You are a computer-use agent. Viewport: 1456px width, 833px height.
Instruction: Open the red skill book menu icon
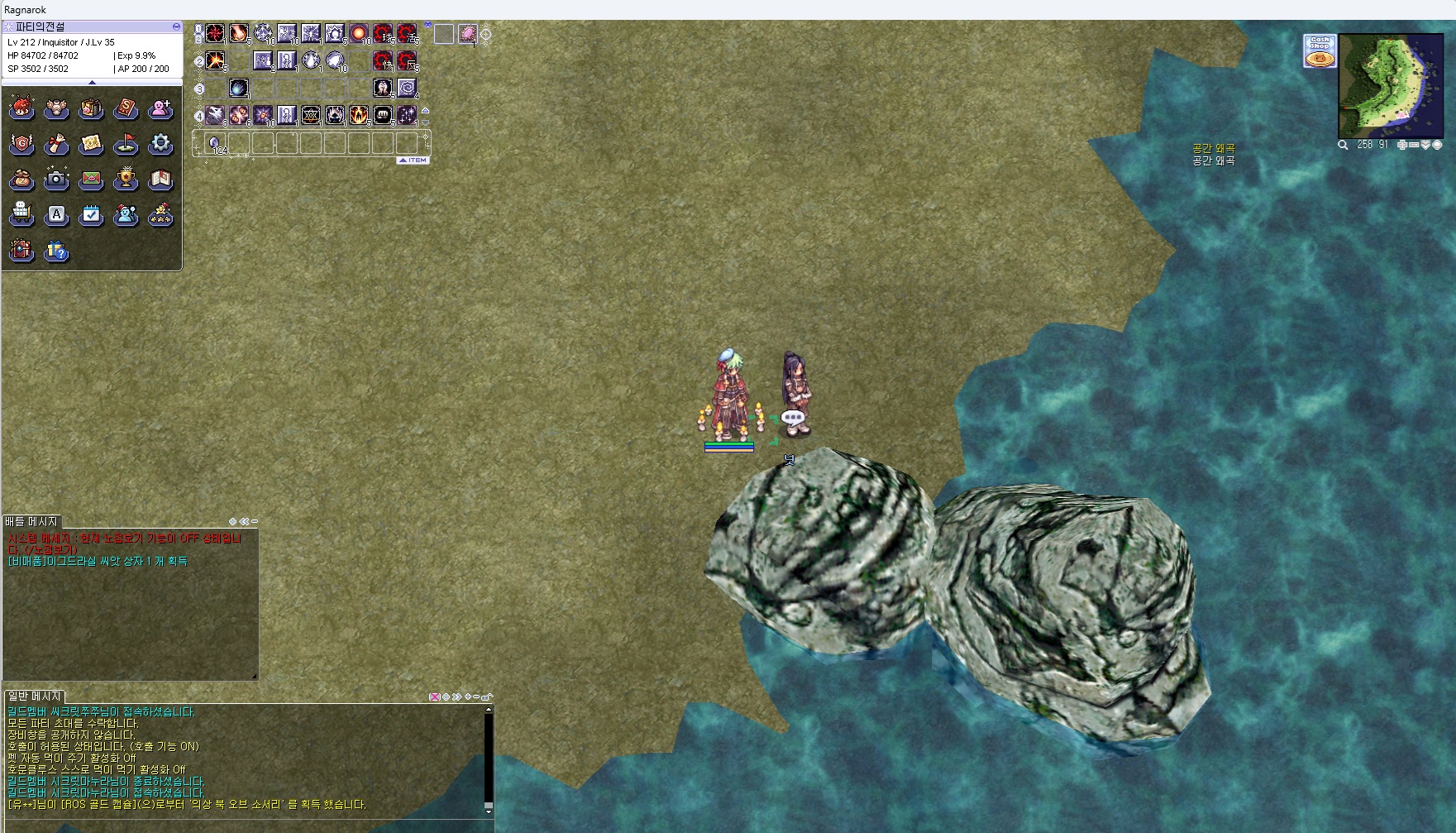(126, 108)
